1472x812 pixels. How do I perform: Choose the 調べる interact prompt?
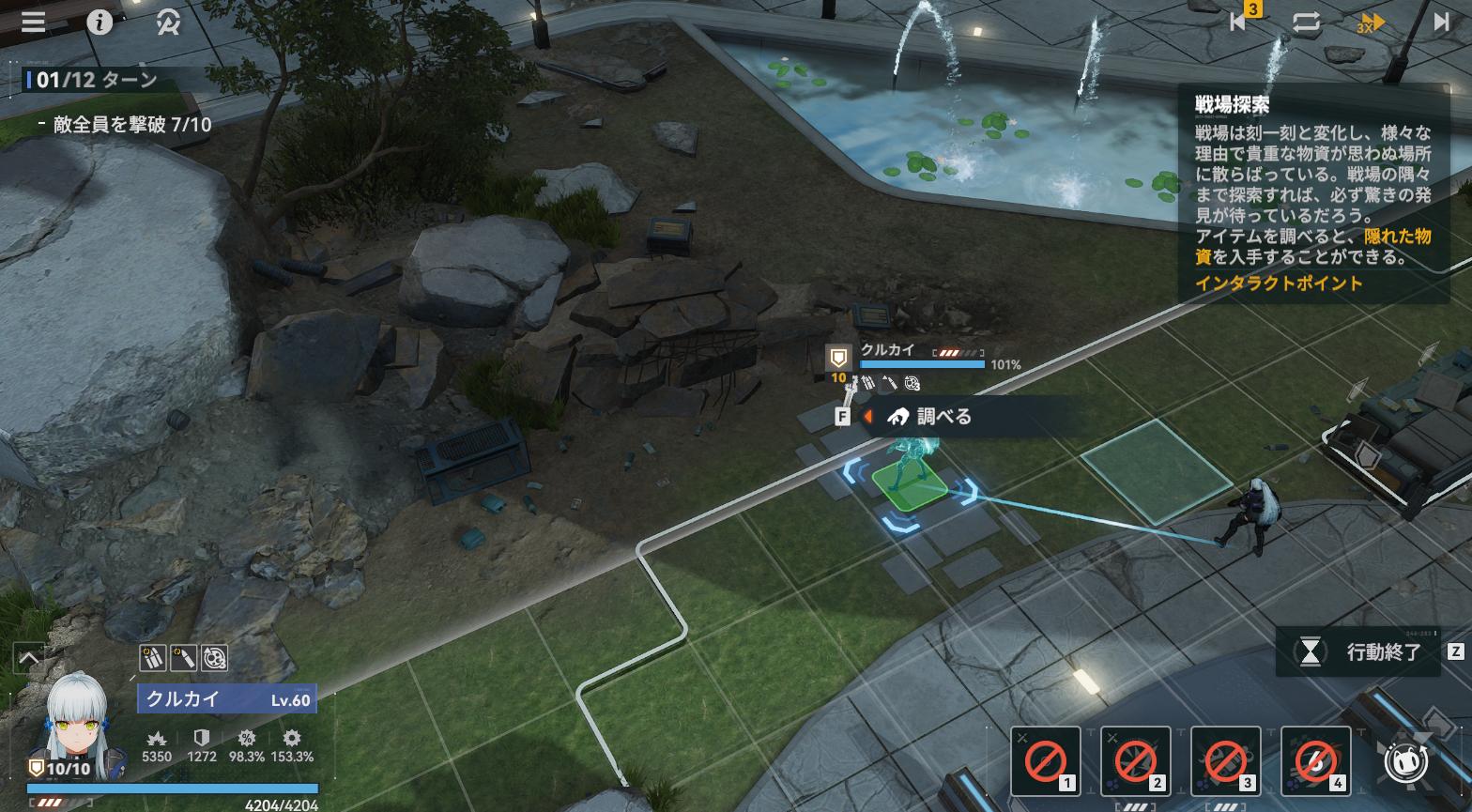[x=942, y=417]
